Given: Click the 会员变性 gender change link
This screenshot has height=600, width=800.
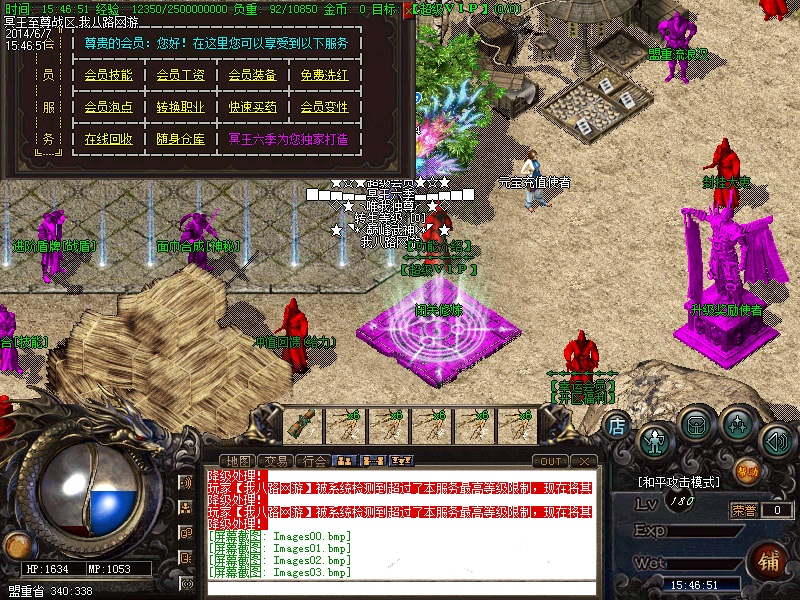Looking at the screenshot, I should click(x=324, y=107).
